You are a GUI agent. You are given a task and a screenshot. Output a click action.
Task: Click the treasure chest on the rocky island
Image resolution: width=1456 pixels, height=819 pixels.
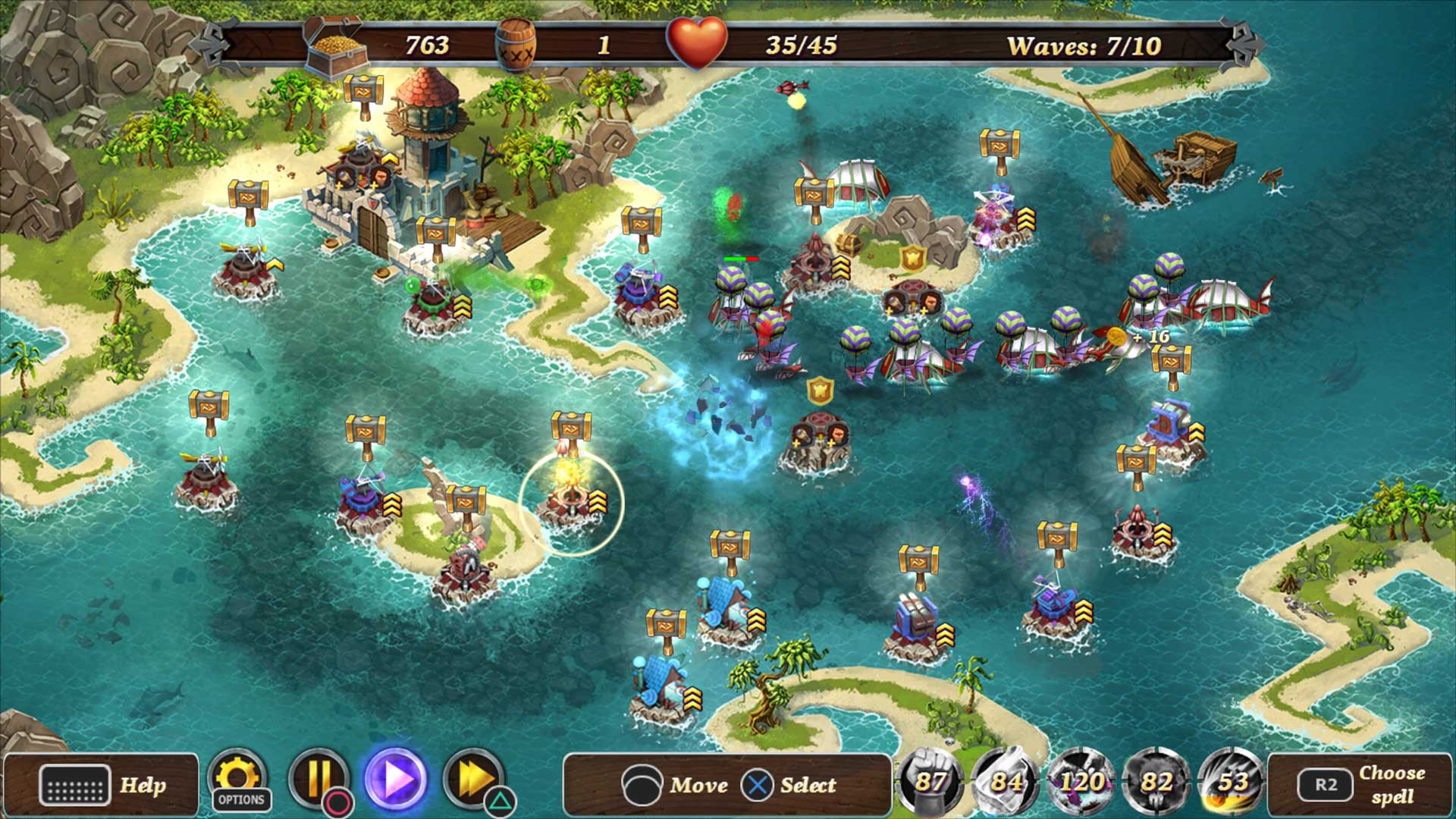coord(849,244)
